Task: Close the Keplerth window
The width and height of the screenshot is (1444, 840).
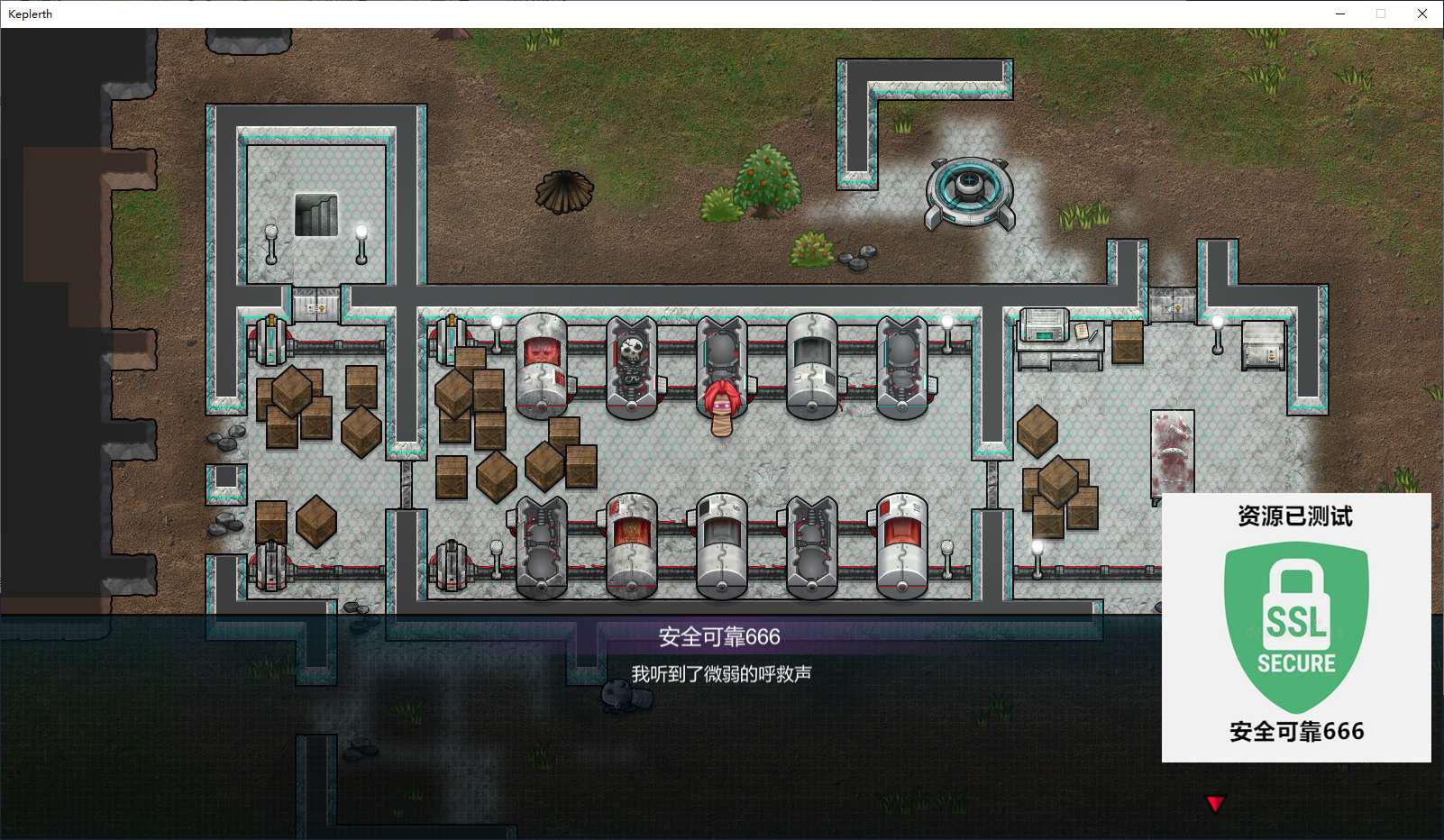Action: click(1421, 14)
